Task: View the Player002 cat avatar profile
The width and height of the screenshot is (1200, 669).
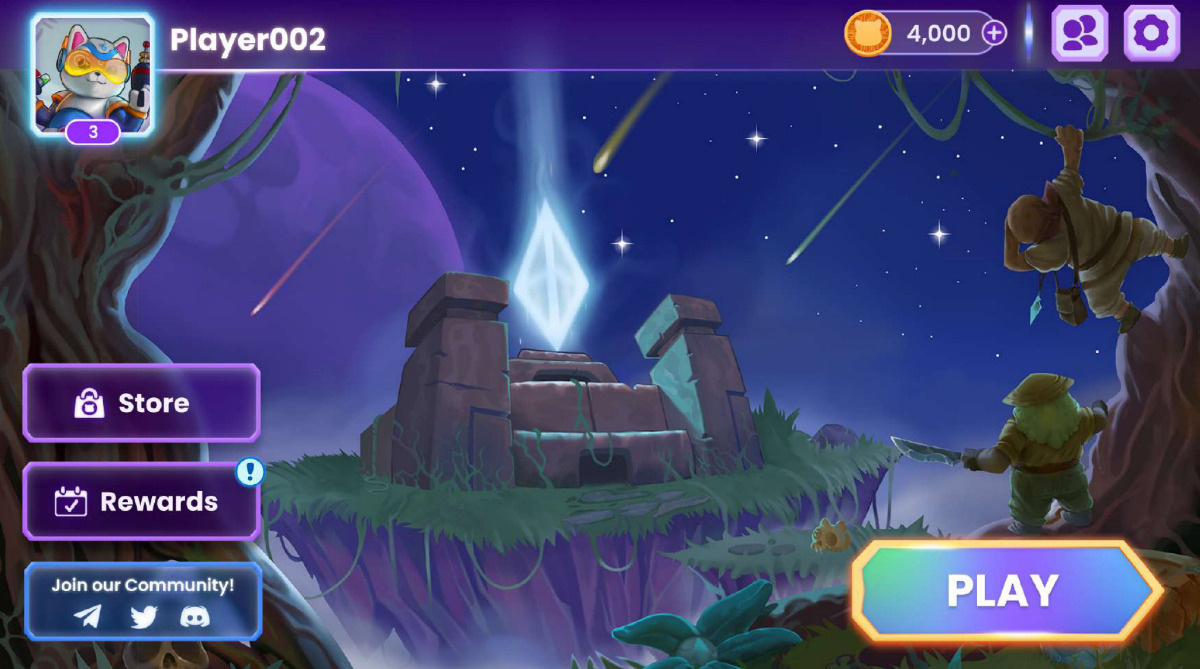Action: click(93, 73)
